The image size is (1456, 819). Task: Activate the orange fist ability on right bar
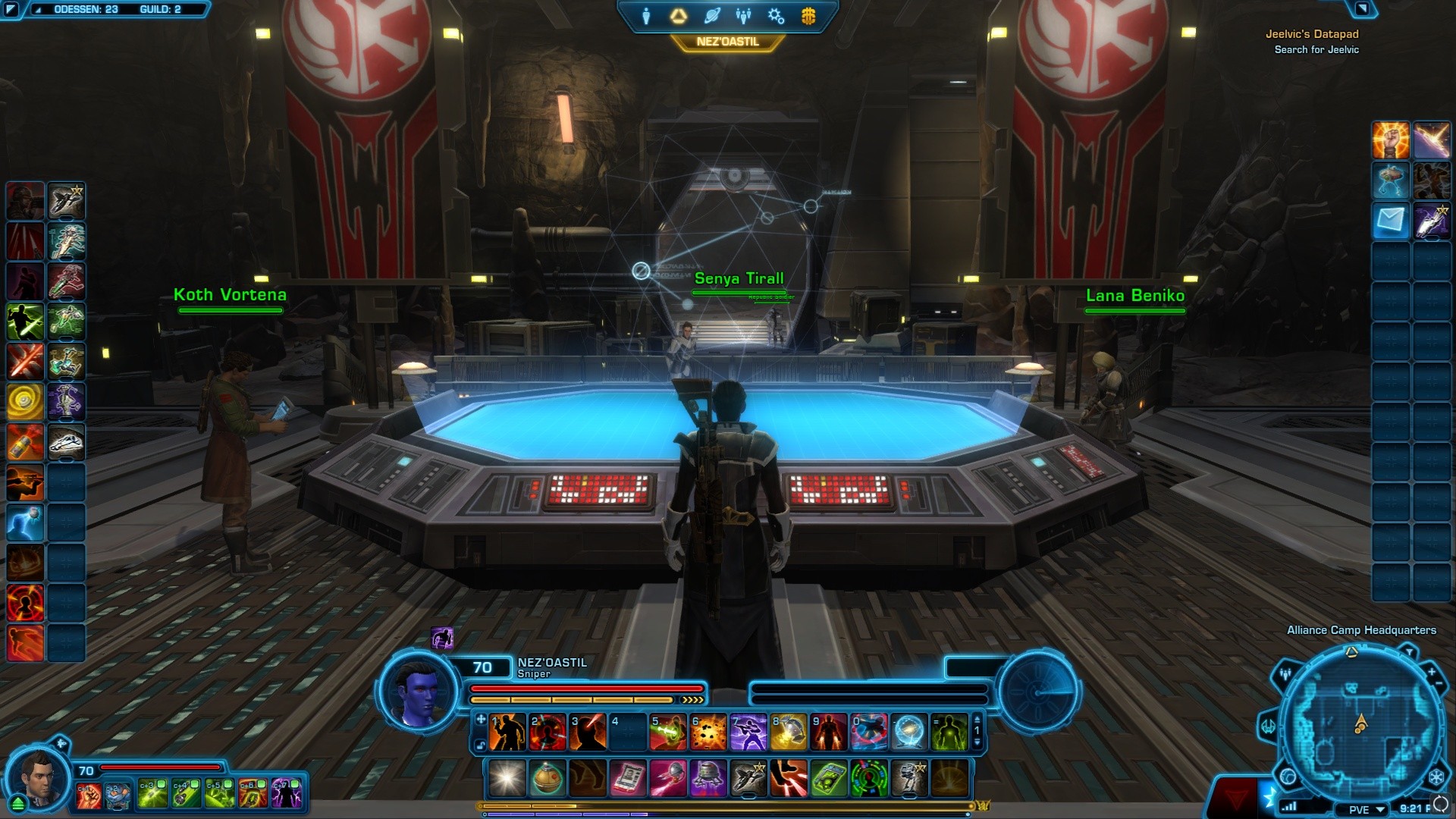point(1391,140)
